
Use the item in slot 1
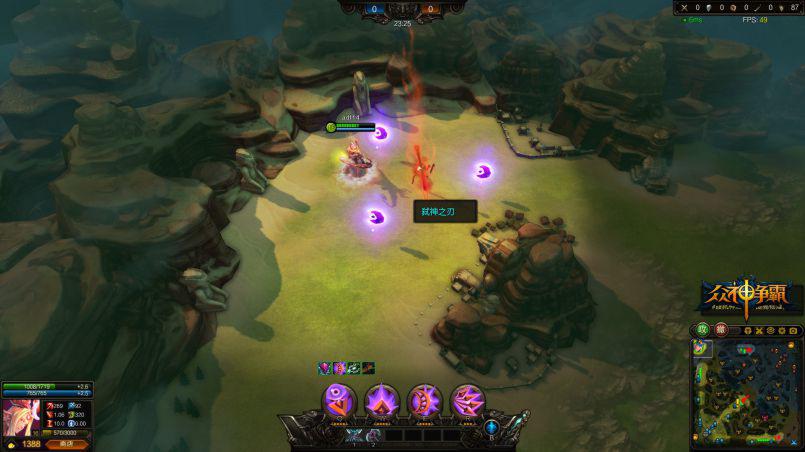(x=353, y=435)
